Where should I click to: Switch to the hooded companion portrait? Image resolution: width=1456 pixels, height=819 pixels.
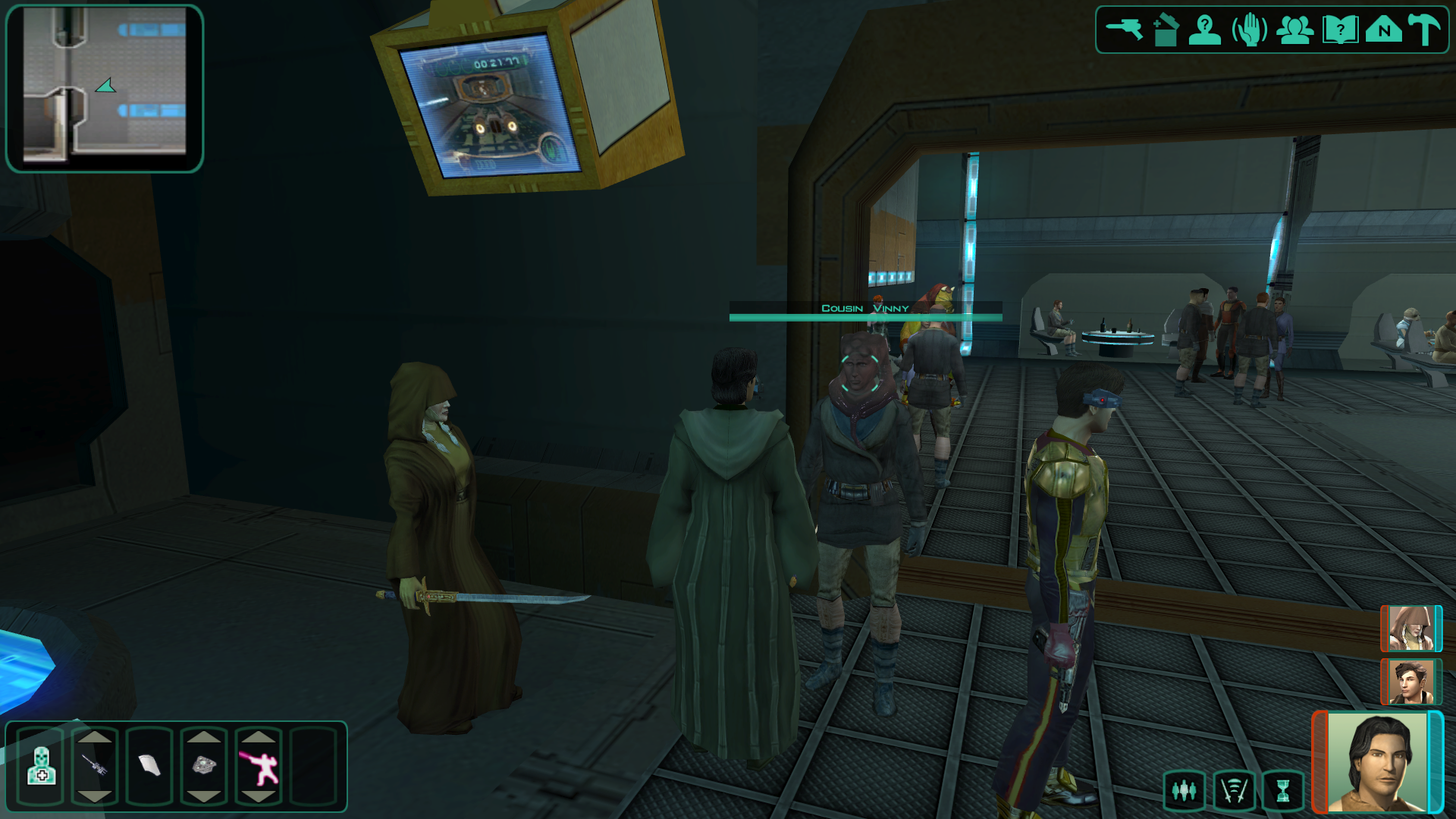point(1410,629)
